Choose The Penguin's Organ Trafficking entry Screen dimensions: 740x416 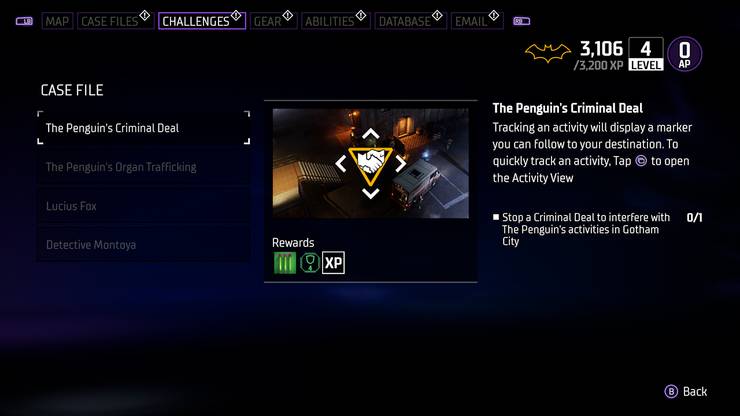click(x=143, y=167)
